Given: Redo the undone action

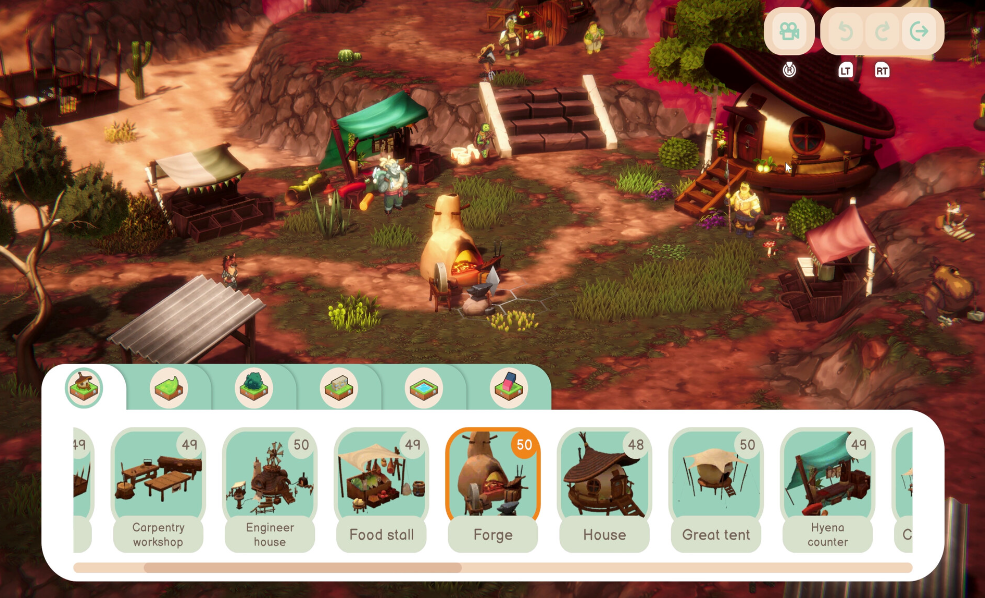Looking at the screenshot, I should tap(882, 32).
